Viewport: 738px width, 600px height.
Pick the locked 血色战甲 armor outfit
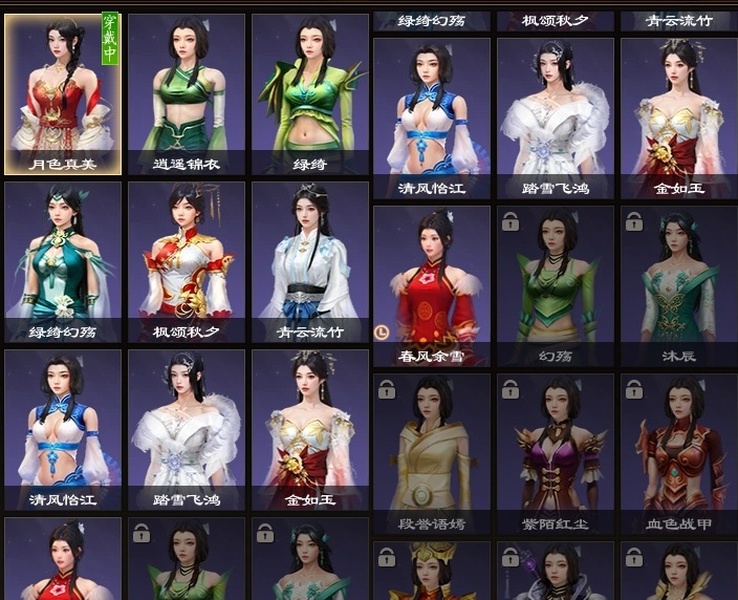point(679,454)
